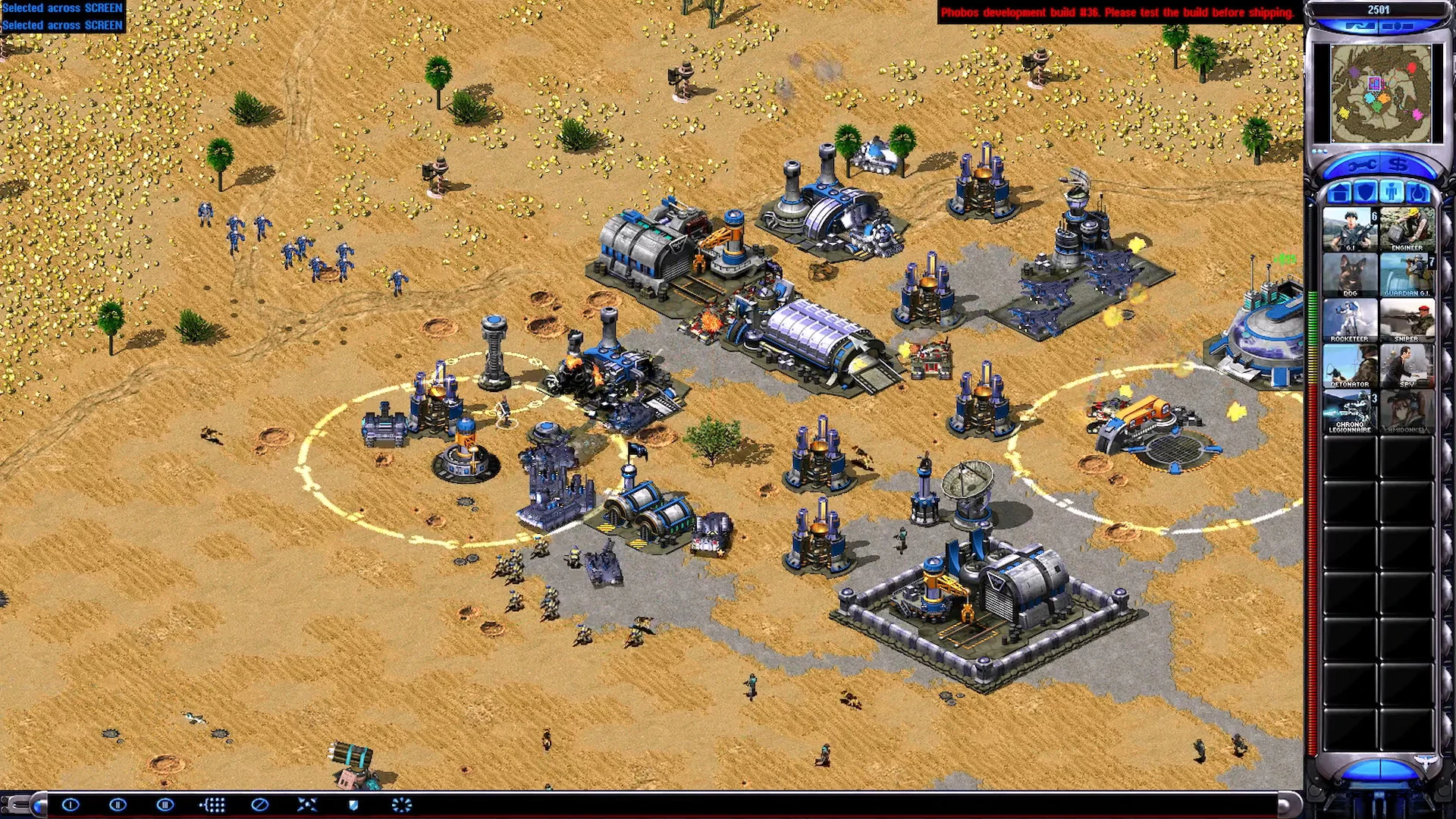Train an Engineer from the sidebar
This screenshot has height=819, width=1456.
1407,229
